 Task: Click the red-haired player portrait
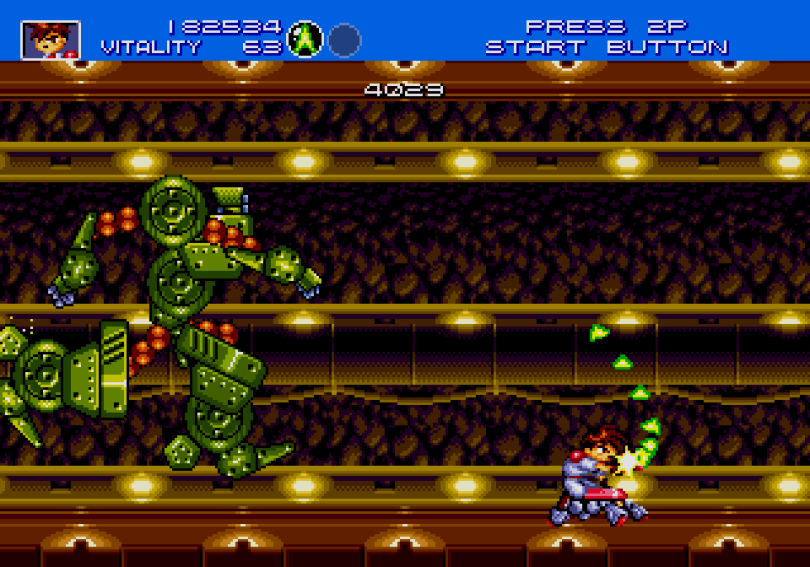click(50, 40)
